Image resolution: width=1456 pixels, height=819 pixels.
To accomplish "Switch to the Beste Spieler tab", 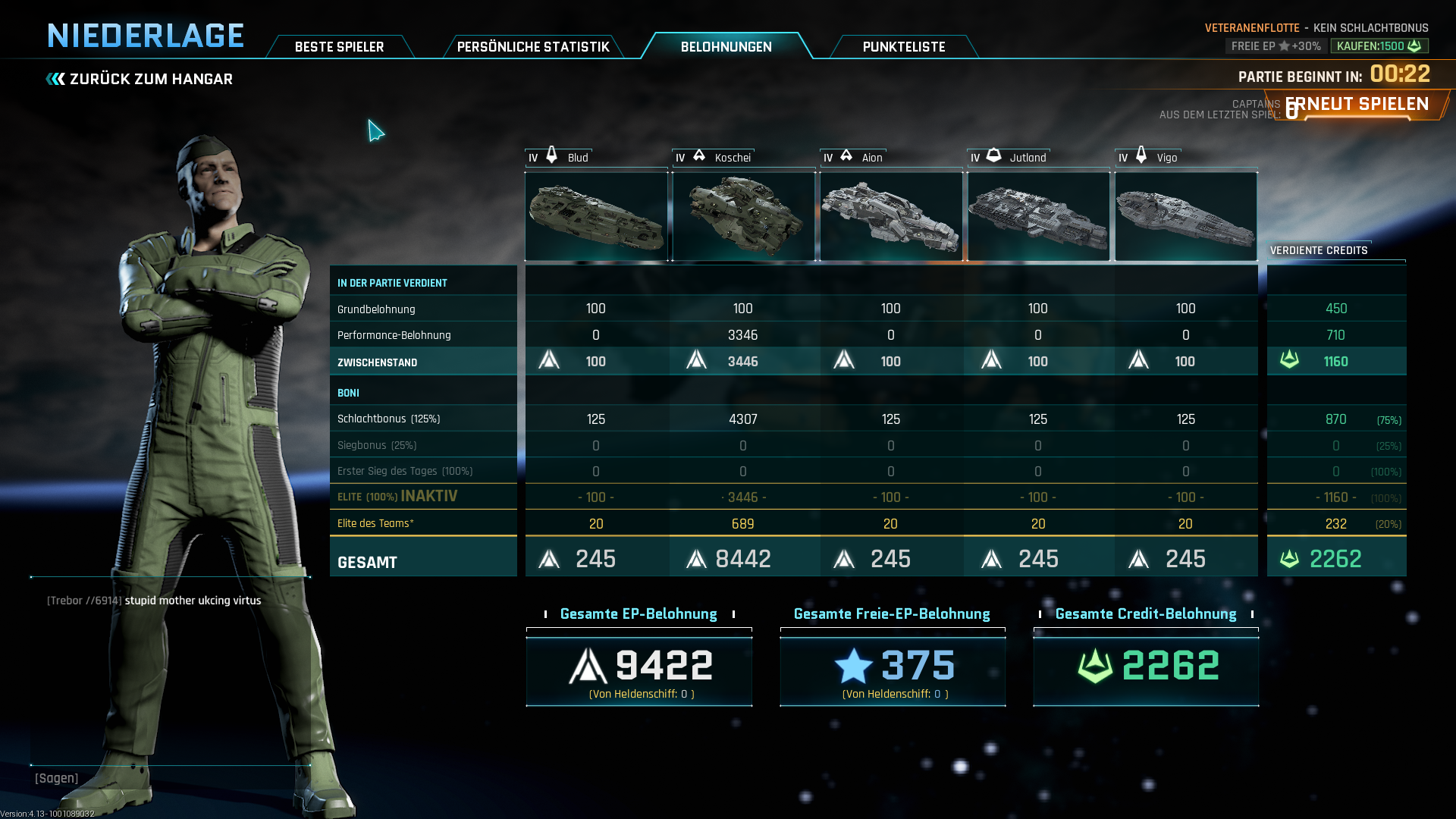I will [339, 47].
